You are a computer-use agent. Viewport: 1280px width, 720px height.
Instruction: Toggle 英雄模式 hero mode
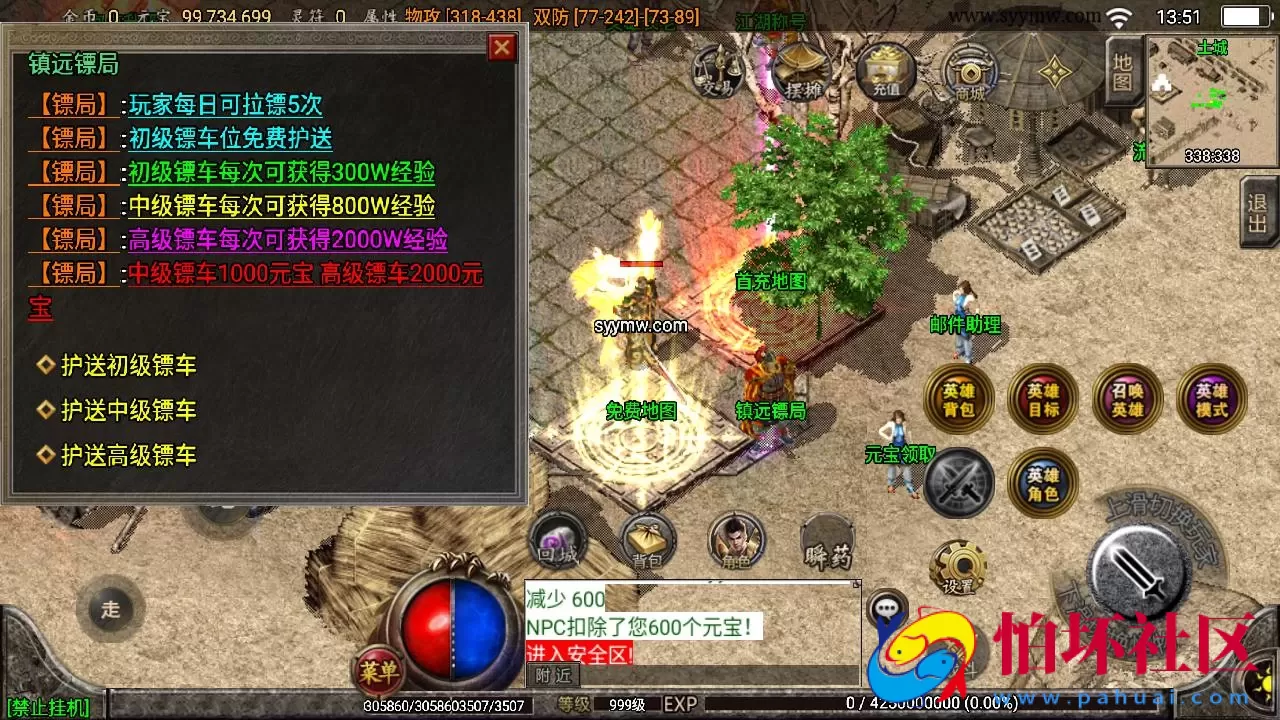click(x=1212, y=398)
